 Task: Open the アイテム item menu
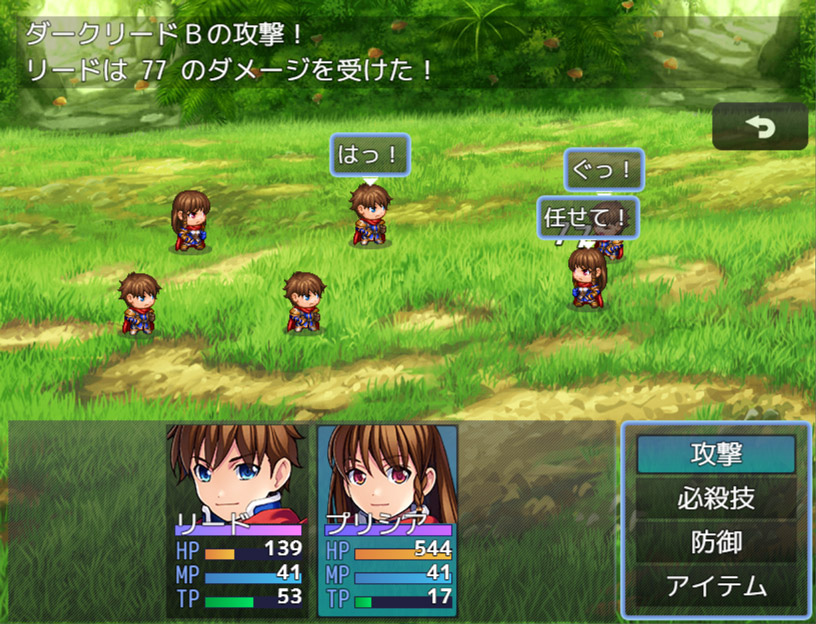point(716,585)
